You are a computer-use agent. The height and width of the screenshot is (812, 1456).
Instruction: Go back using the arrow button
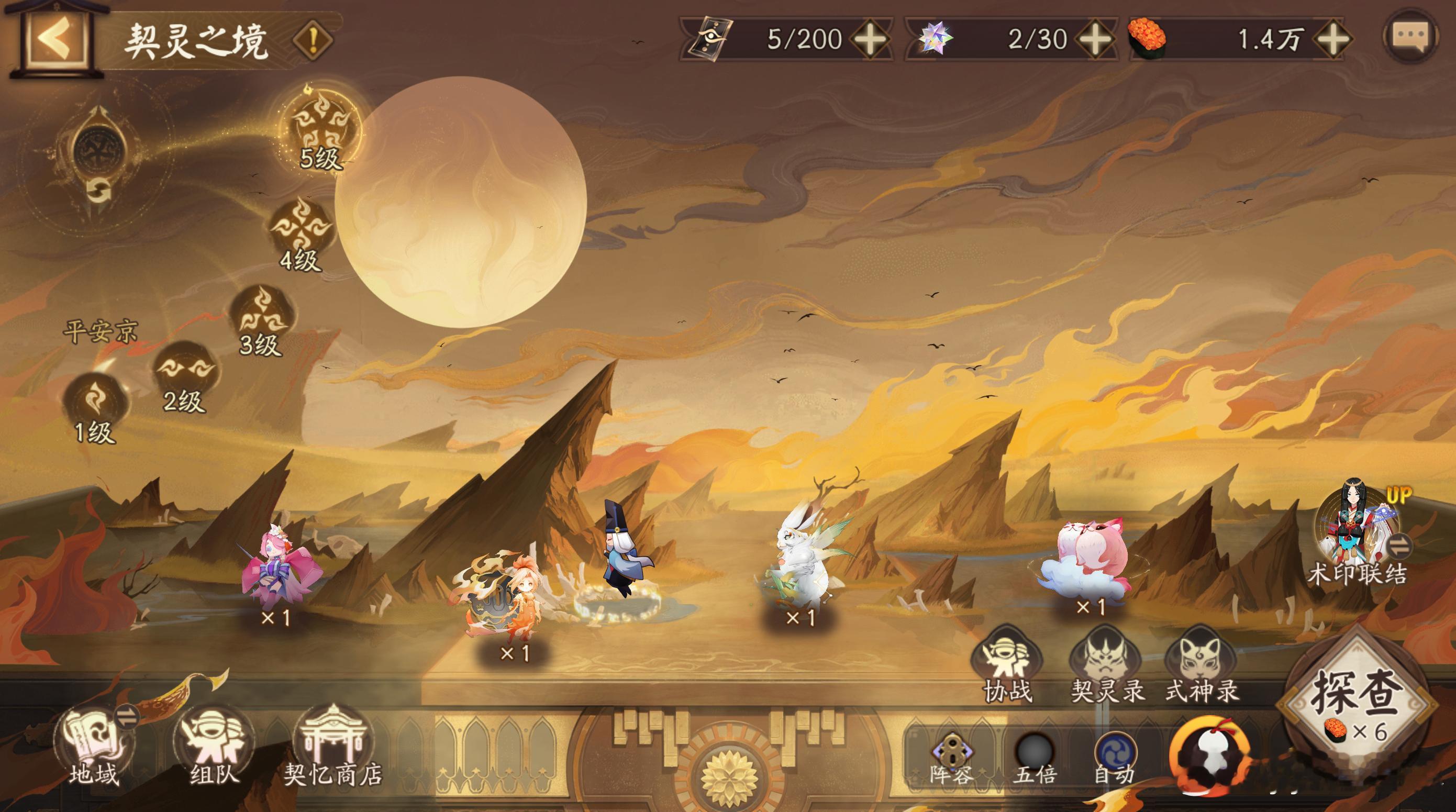click(x=55, y=38)
